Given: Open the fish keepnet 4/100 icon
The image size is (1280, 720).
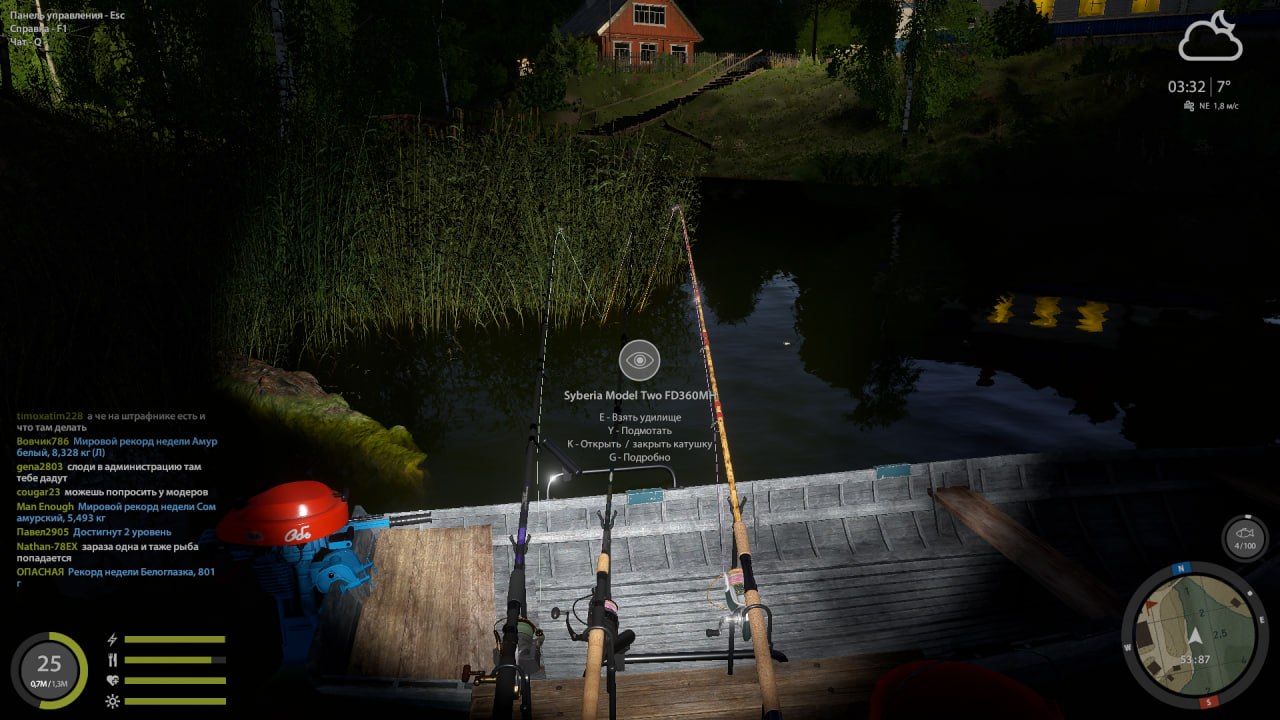Looking at the screenshot, I should tap(1245, 538).
